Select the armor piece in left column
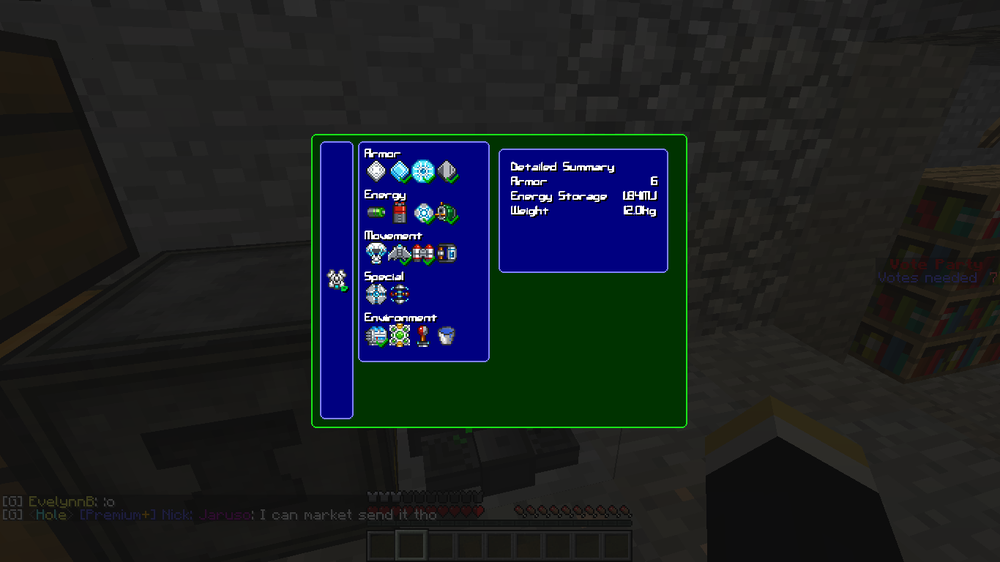Viewport: 1000px width, 562px height. (337, 280)
